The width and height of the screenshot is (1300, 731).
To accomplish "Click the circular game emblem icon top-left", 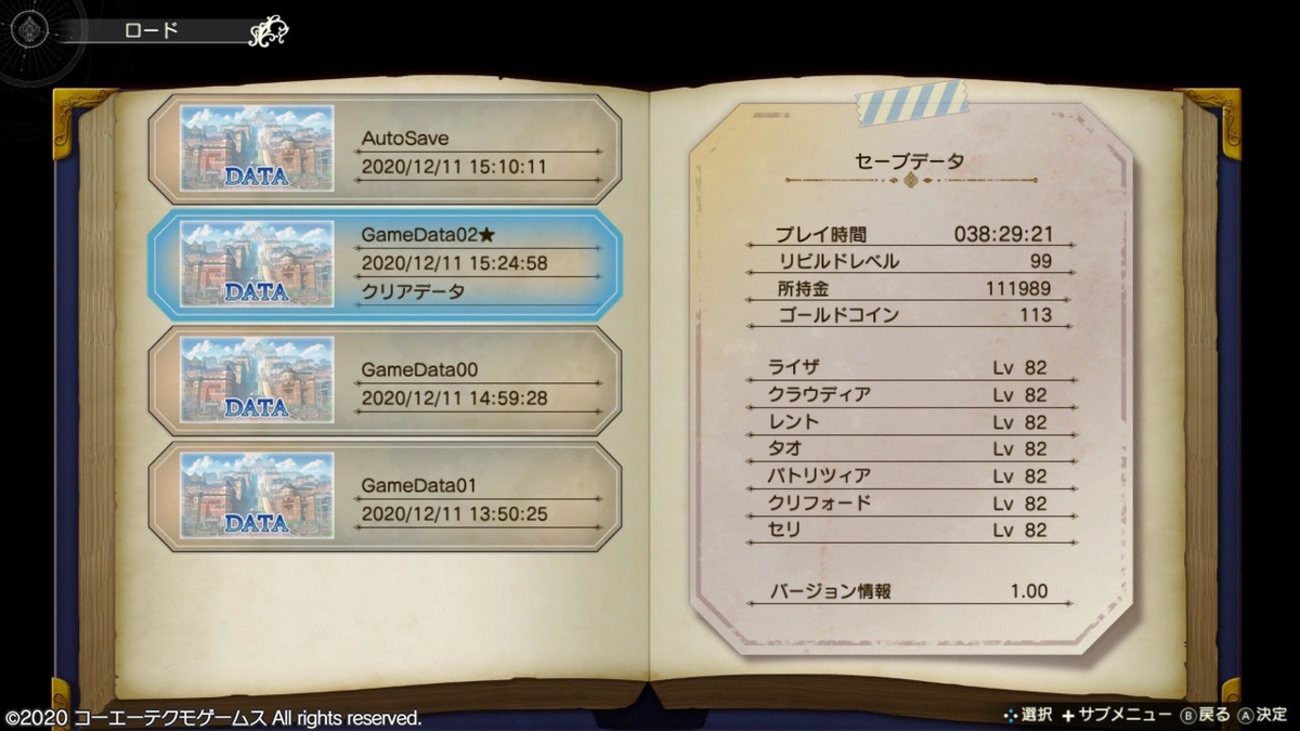I will 28,28.
